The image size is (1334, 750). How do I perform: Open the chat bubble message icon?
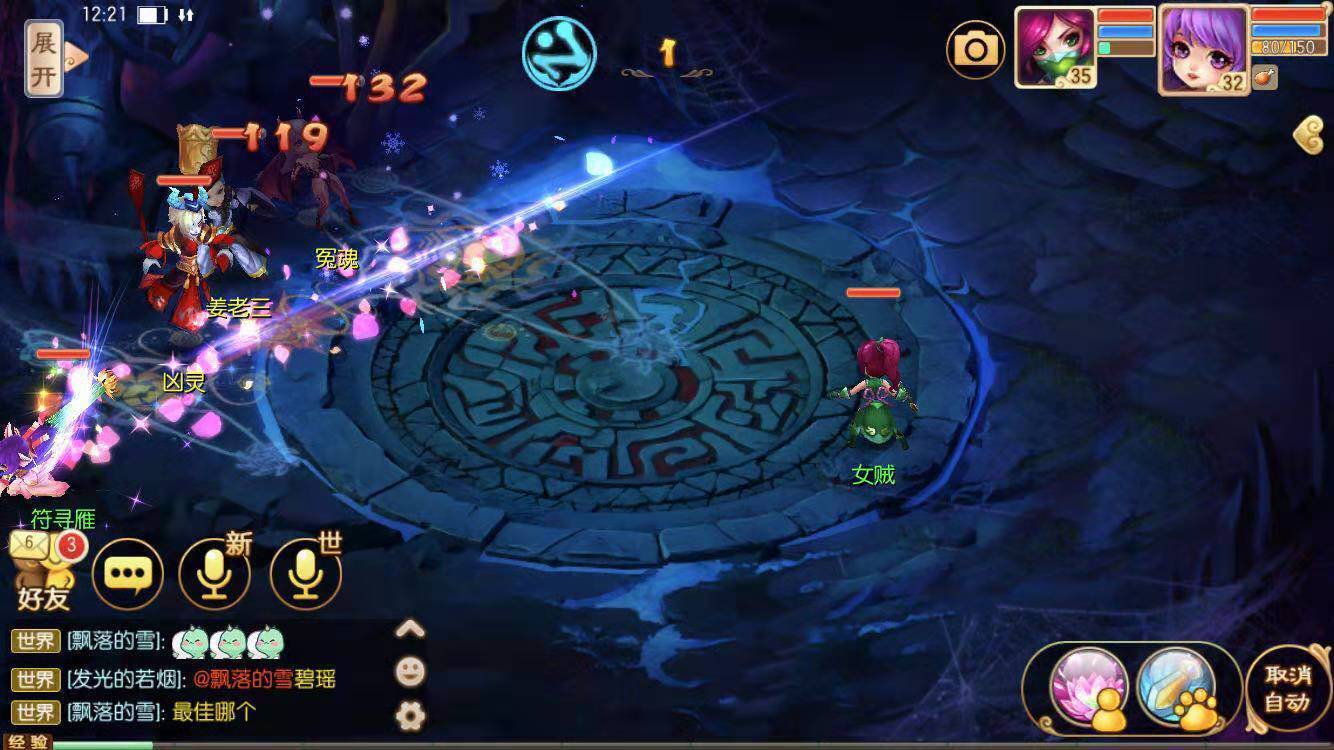129,573
